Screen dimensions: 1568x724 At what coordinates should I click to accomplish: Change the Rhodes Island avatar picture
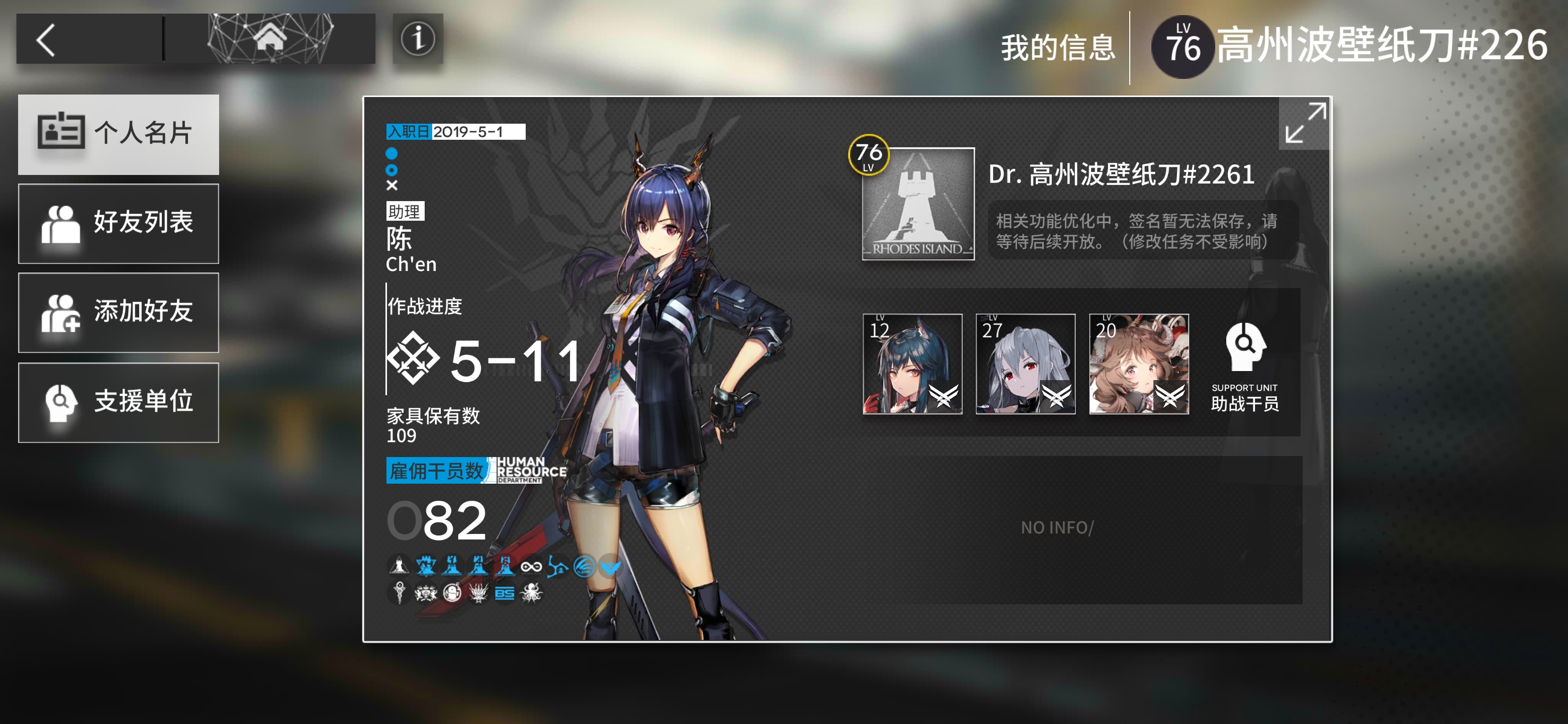[918, 204]
